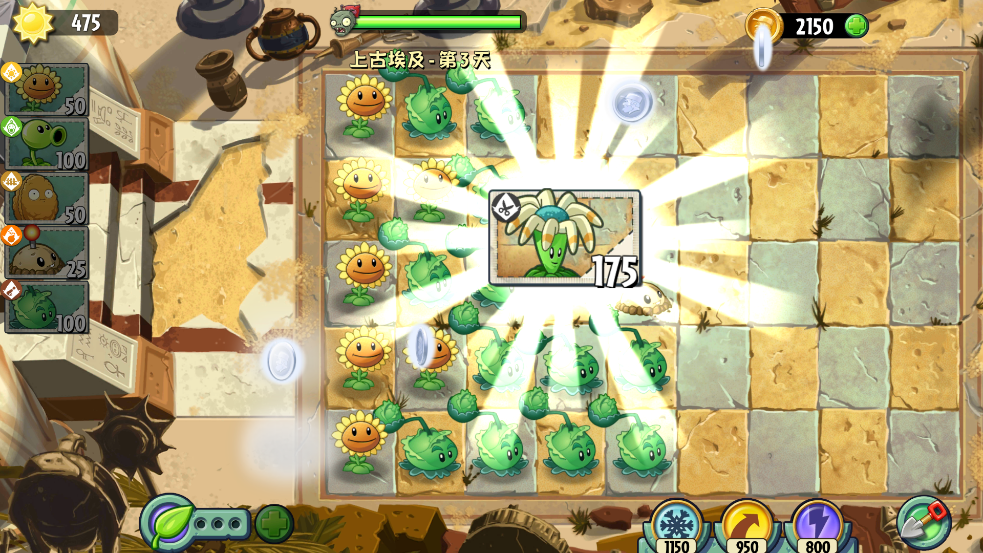This screenshot has width=983, height=553.
Task: Activate the Plant Food leaf button
Action: 169,522
